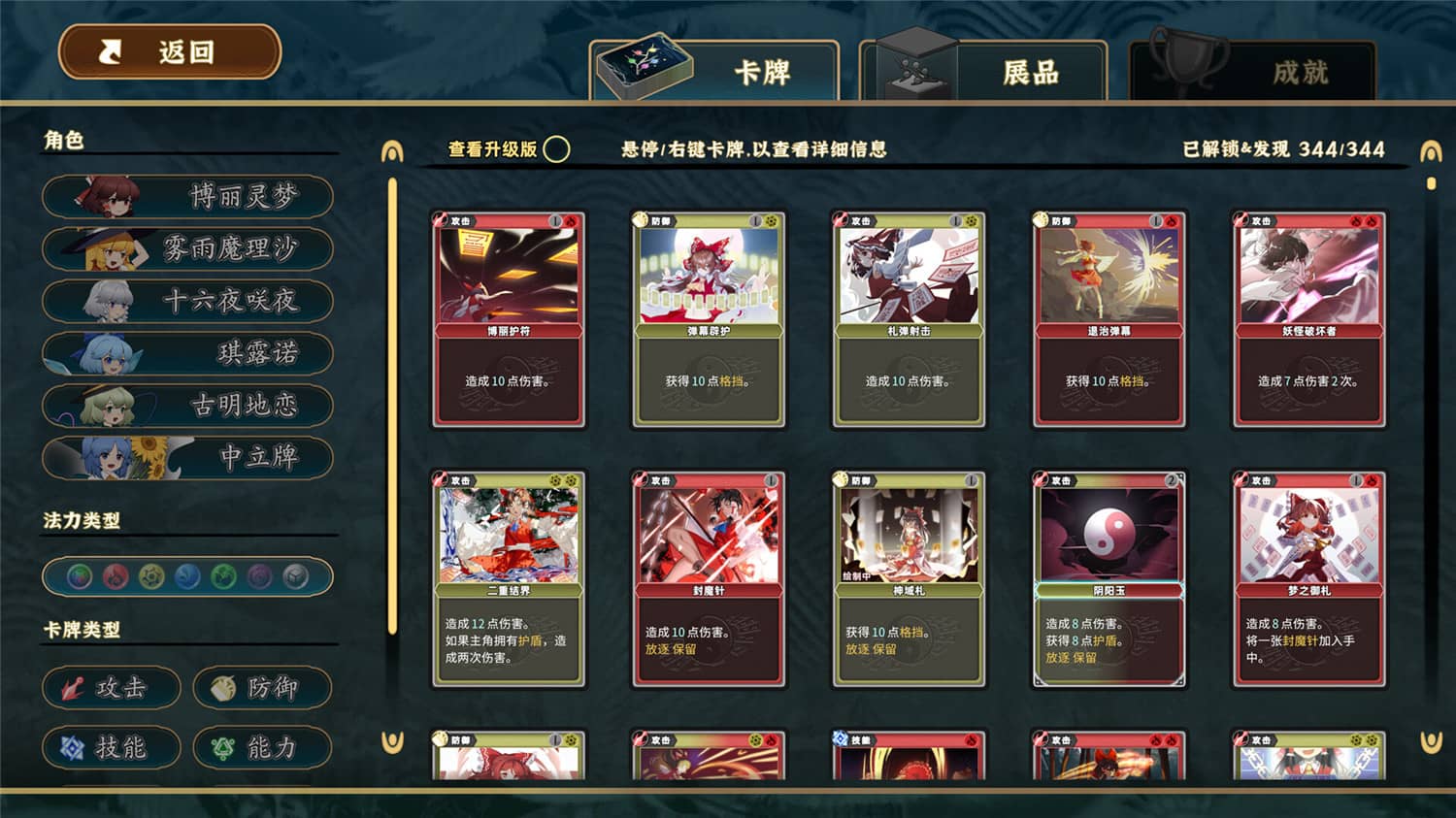Choose 中立牌 from the character sidebar
Viewport: 1456px width, 818px height.
(x=187, y=458)
